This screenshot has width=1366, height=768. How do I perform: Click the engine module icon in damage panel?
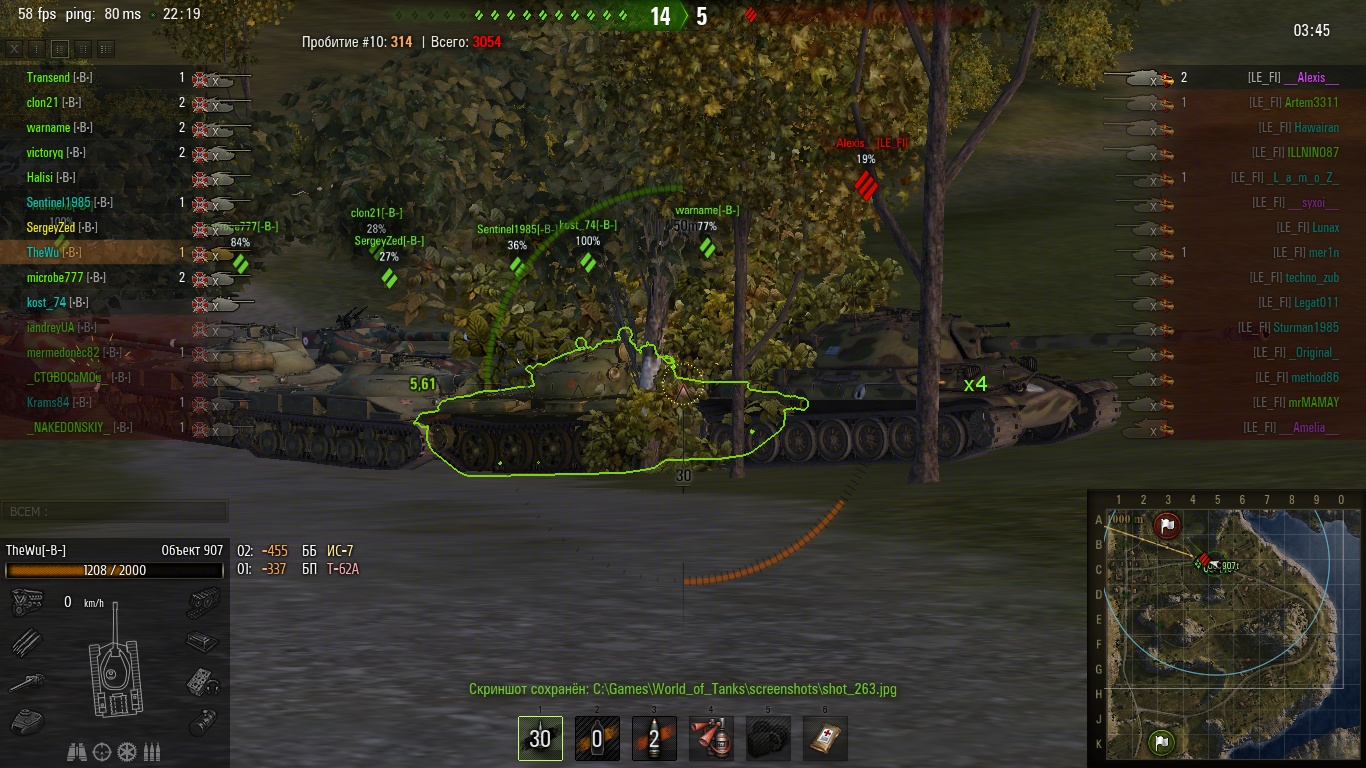[26, 602]
